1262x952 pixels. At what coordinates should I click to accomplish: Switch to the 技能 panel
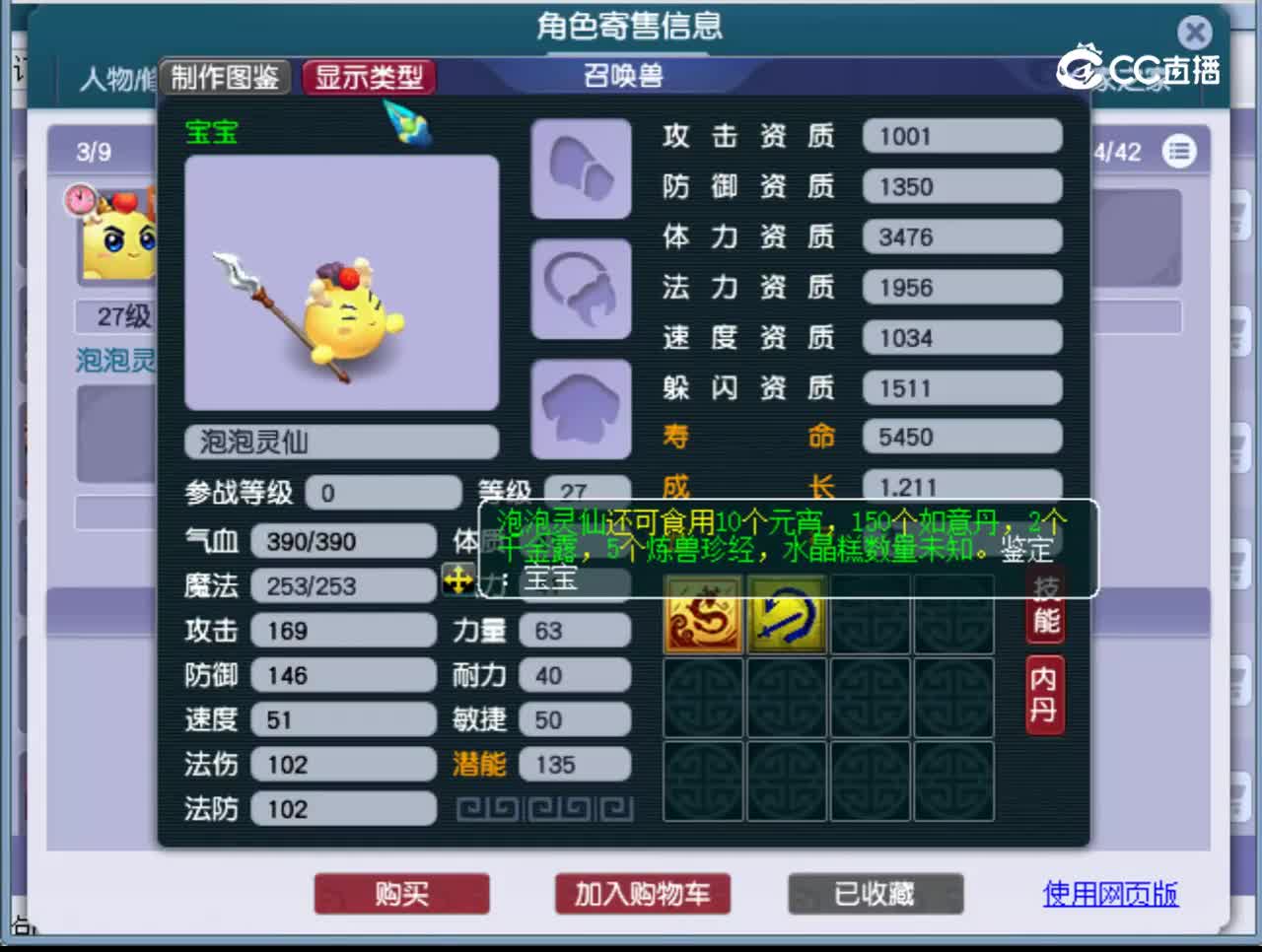[1045, 611]
